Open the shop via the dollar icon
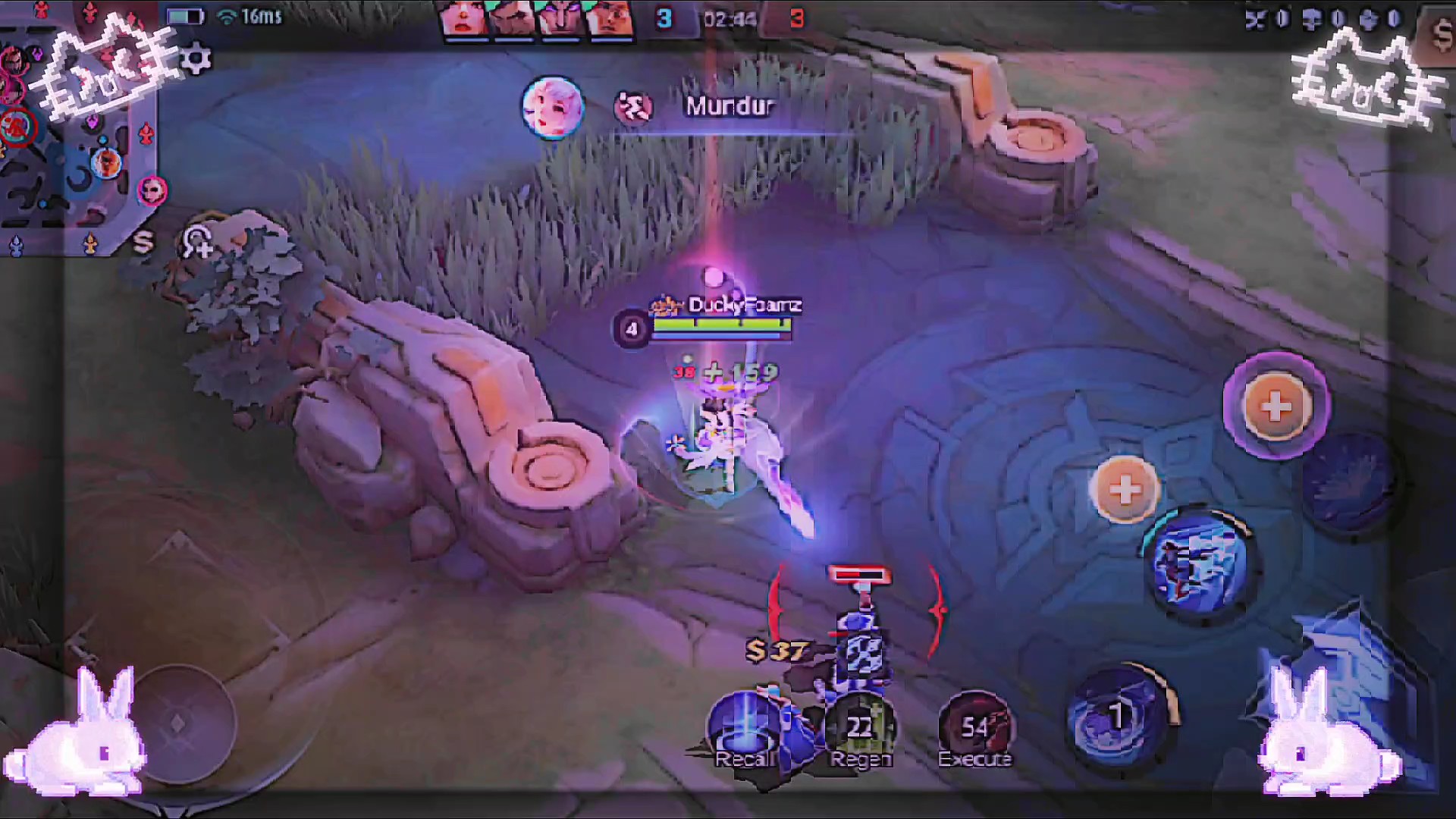The width and height of the screenshot is (1456, 819). (1439, 34)
